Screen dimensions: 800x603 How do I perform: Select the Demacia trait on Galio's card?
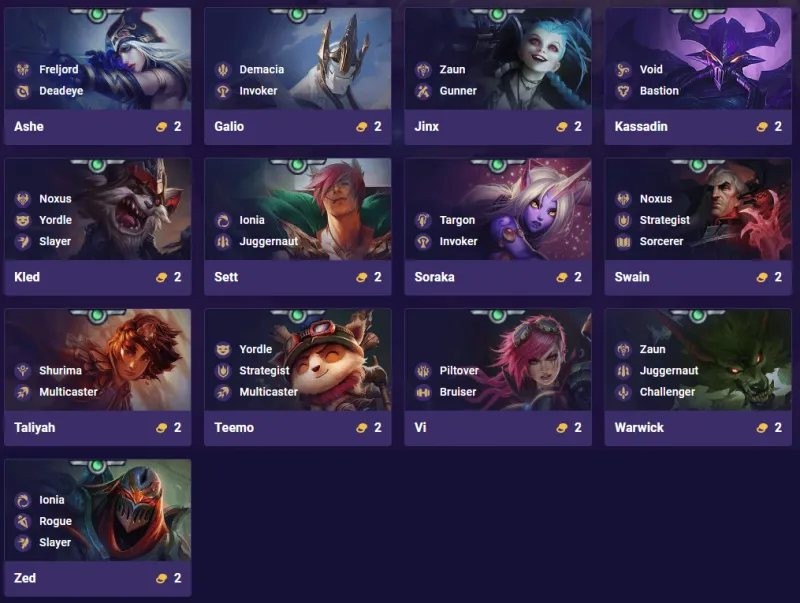(261, 70)
